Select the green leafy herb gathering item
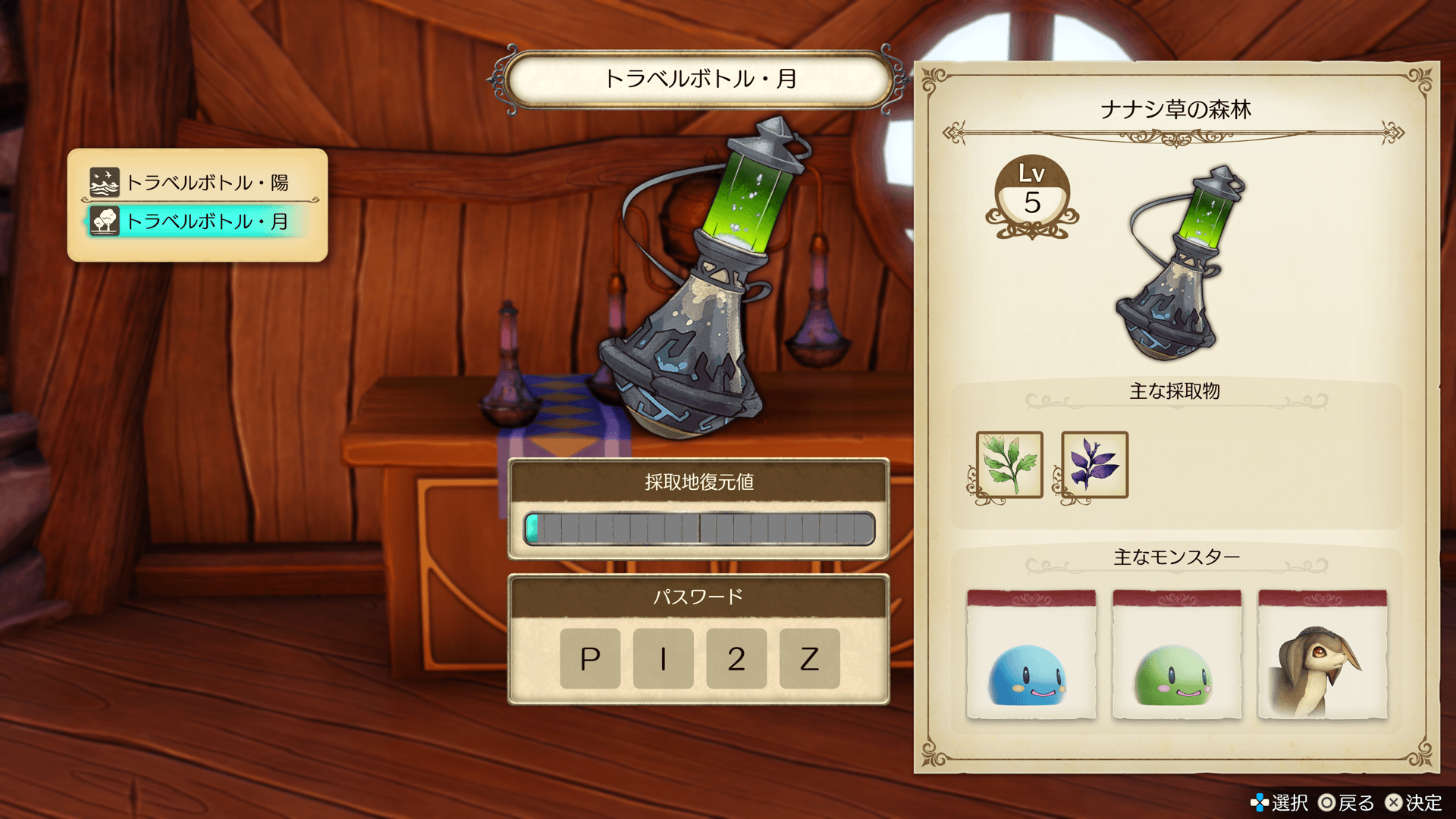1456x819 pixels. coord(1009,465)
